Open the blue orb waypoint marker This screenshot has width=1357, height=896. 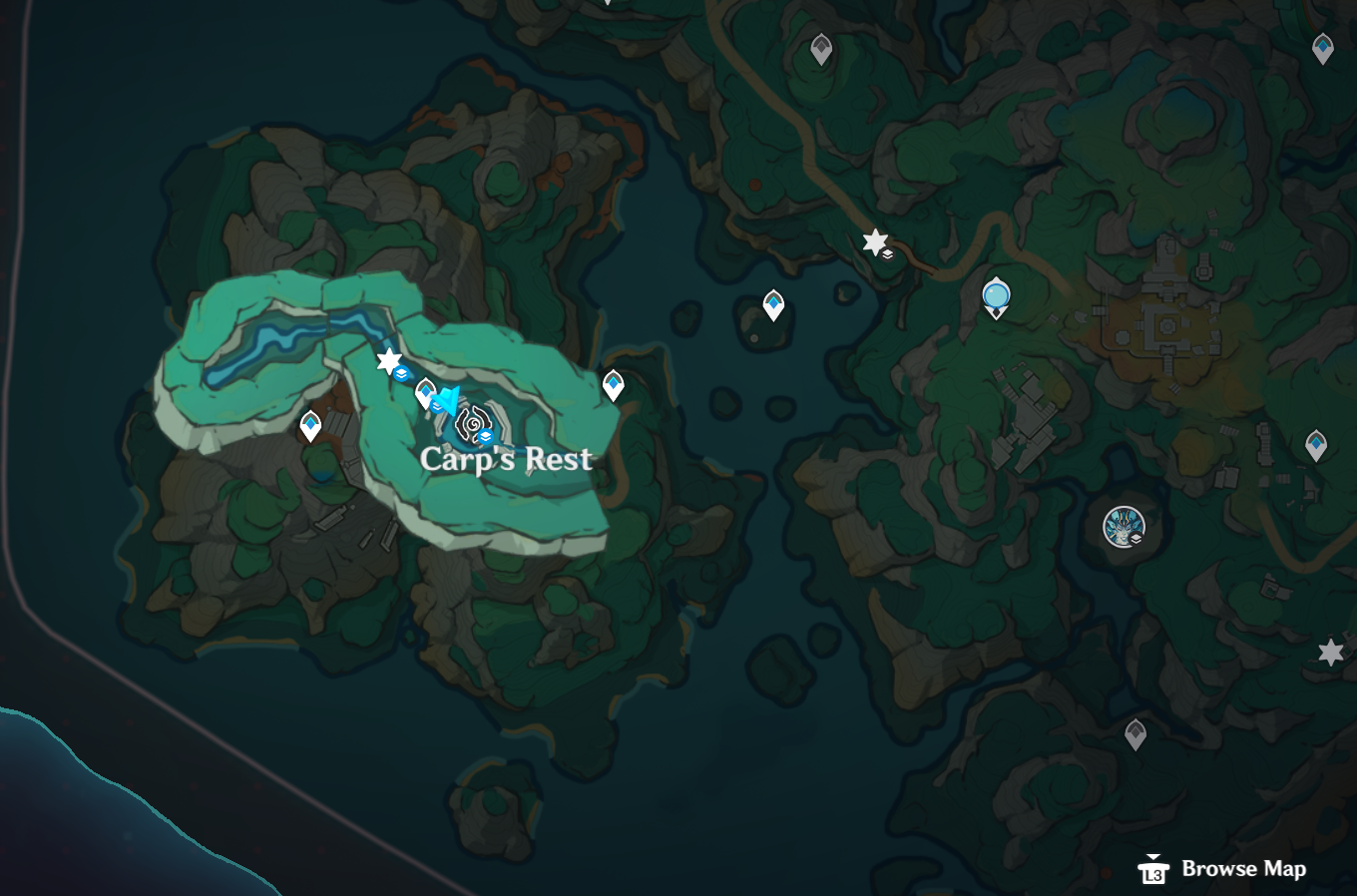pyautogui.click(x=996, y=296)
